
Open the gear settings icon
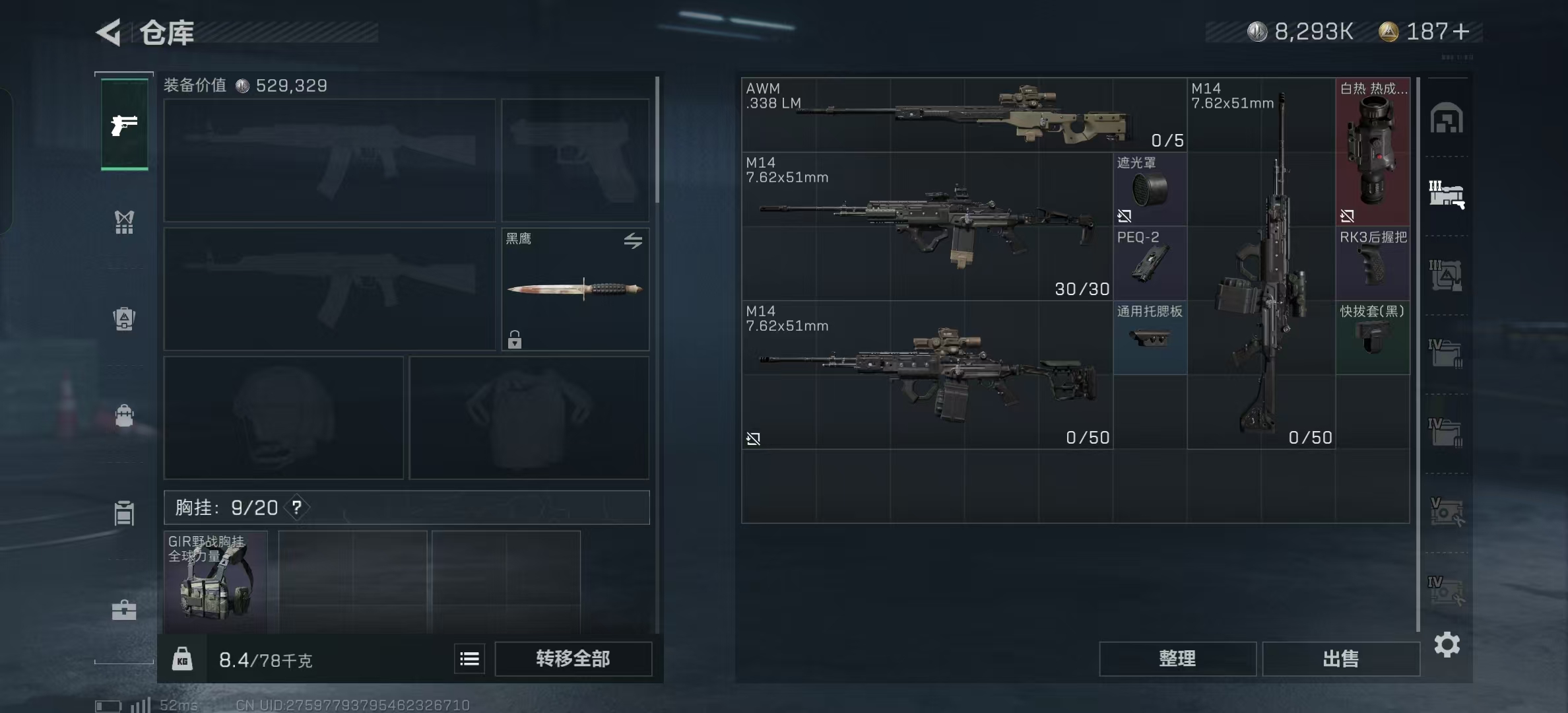pyautogui.click(x=1447, y=644)
